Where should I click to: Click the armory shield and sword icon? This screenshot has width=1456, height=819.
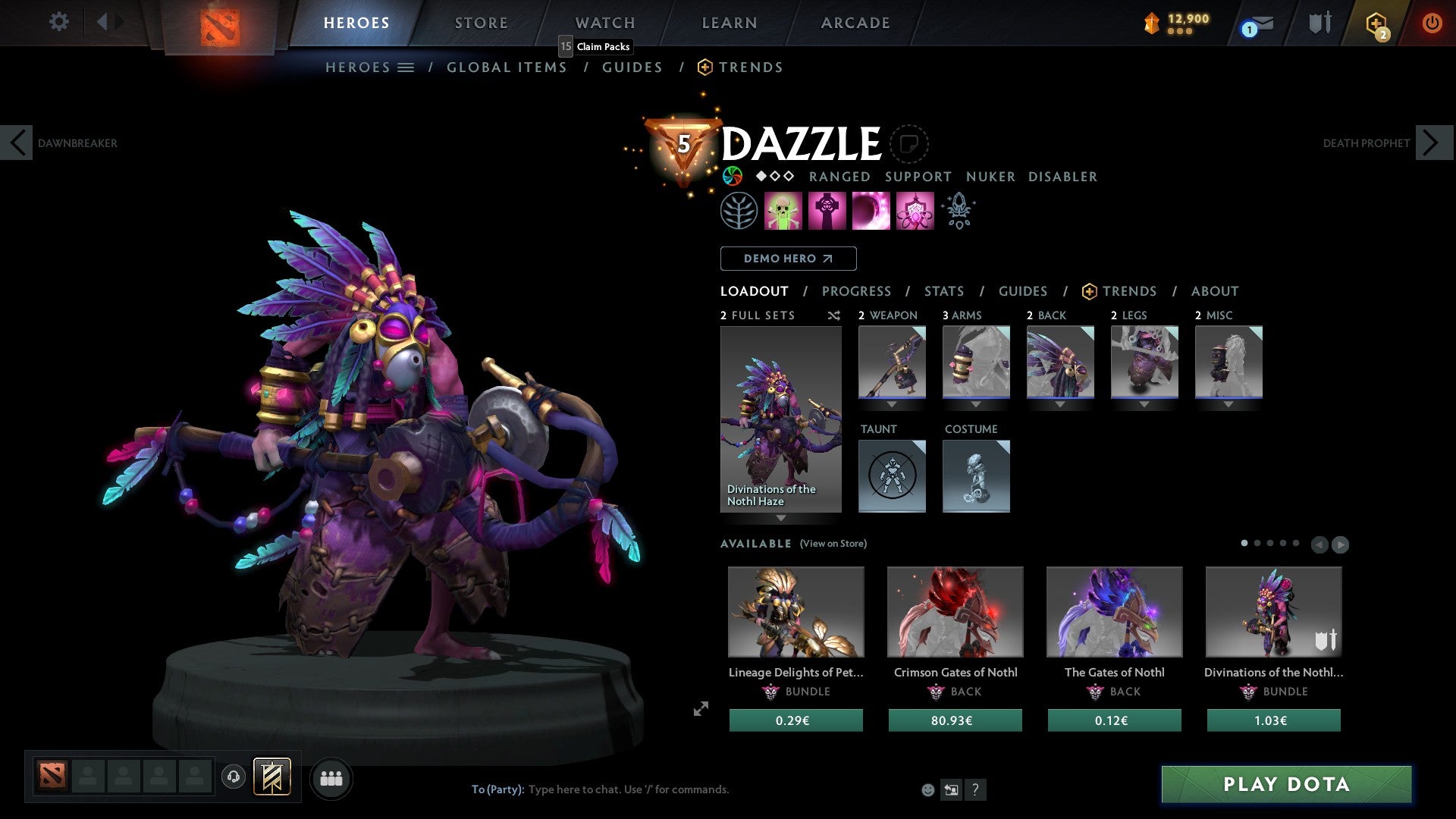tap(1317, 22)
